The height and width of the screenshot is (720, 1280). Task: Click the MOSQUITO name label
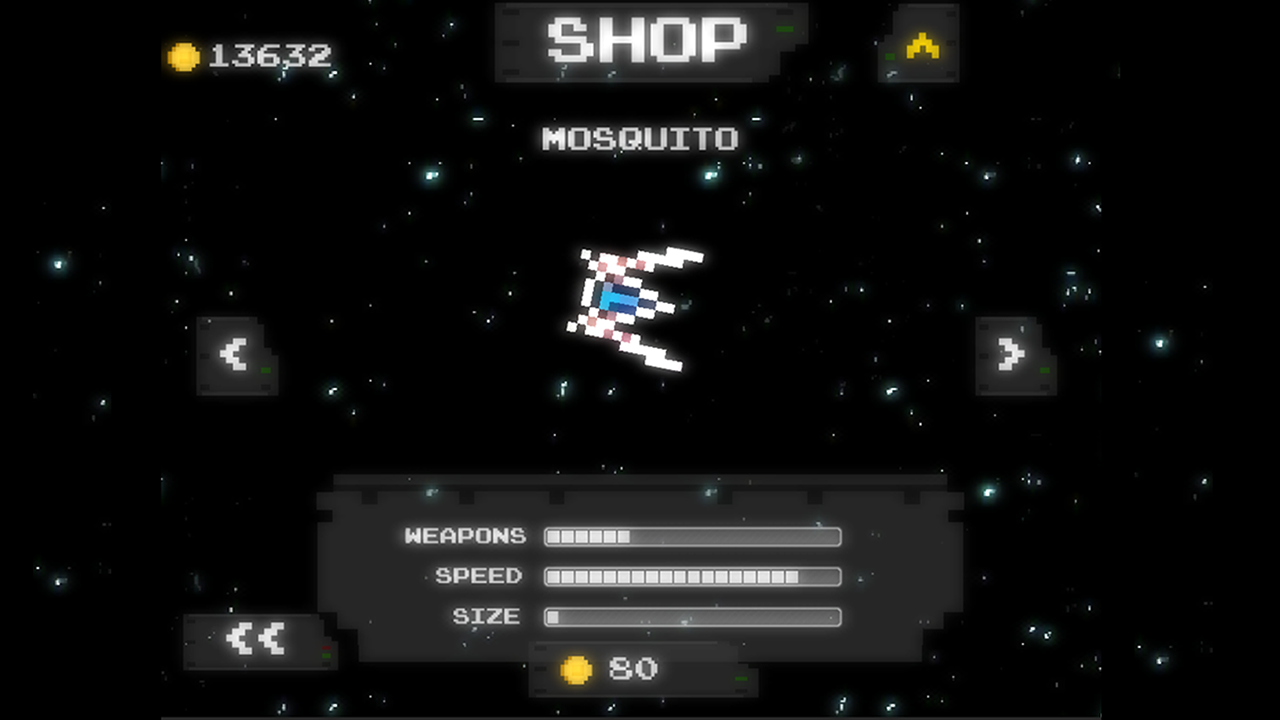640,140
